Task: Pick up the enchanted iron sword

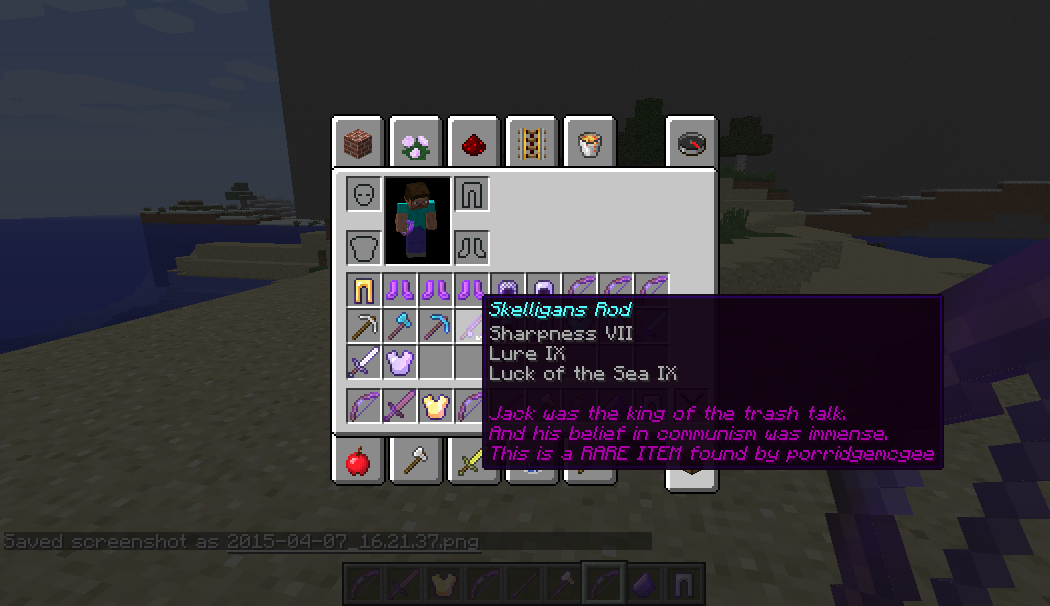Action: click(x=364, y=362)
